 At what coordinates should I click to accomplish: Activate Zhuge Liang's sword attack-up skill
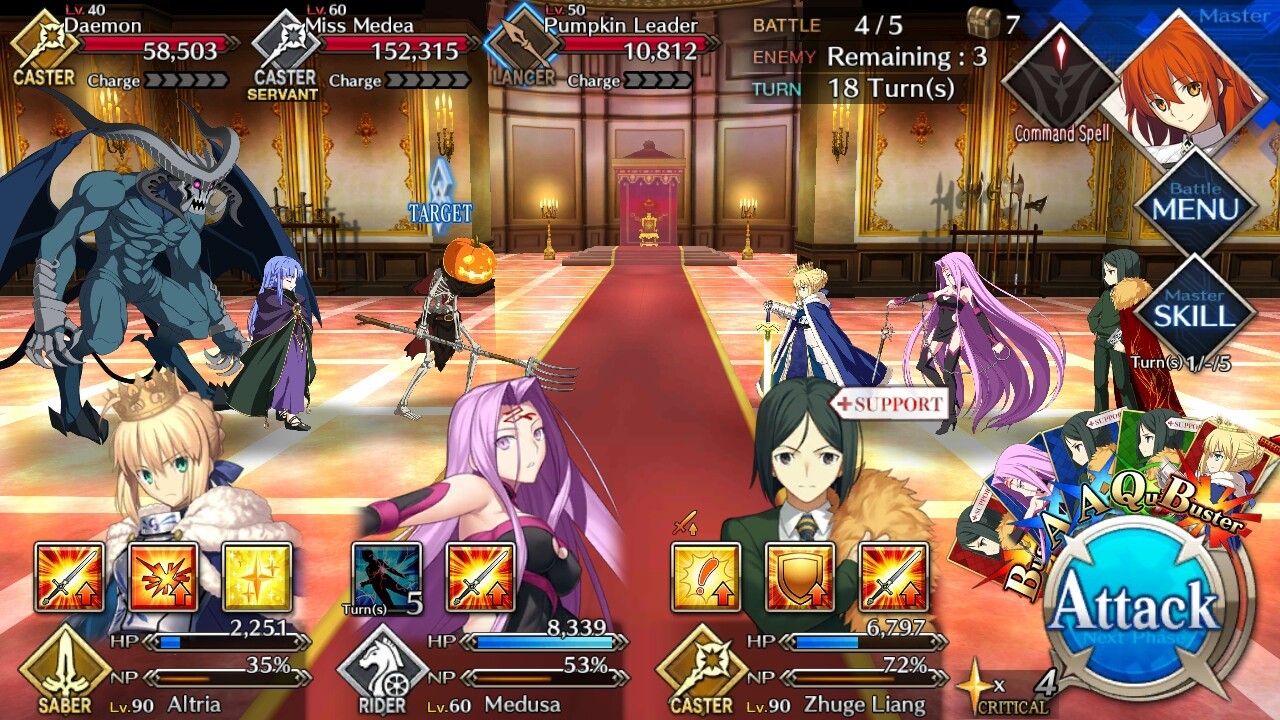[893, 577]
